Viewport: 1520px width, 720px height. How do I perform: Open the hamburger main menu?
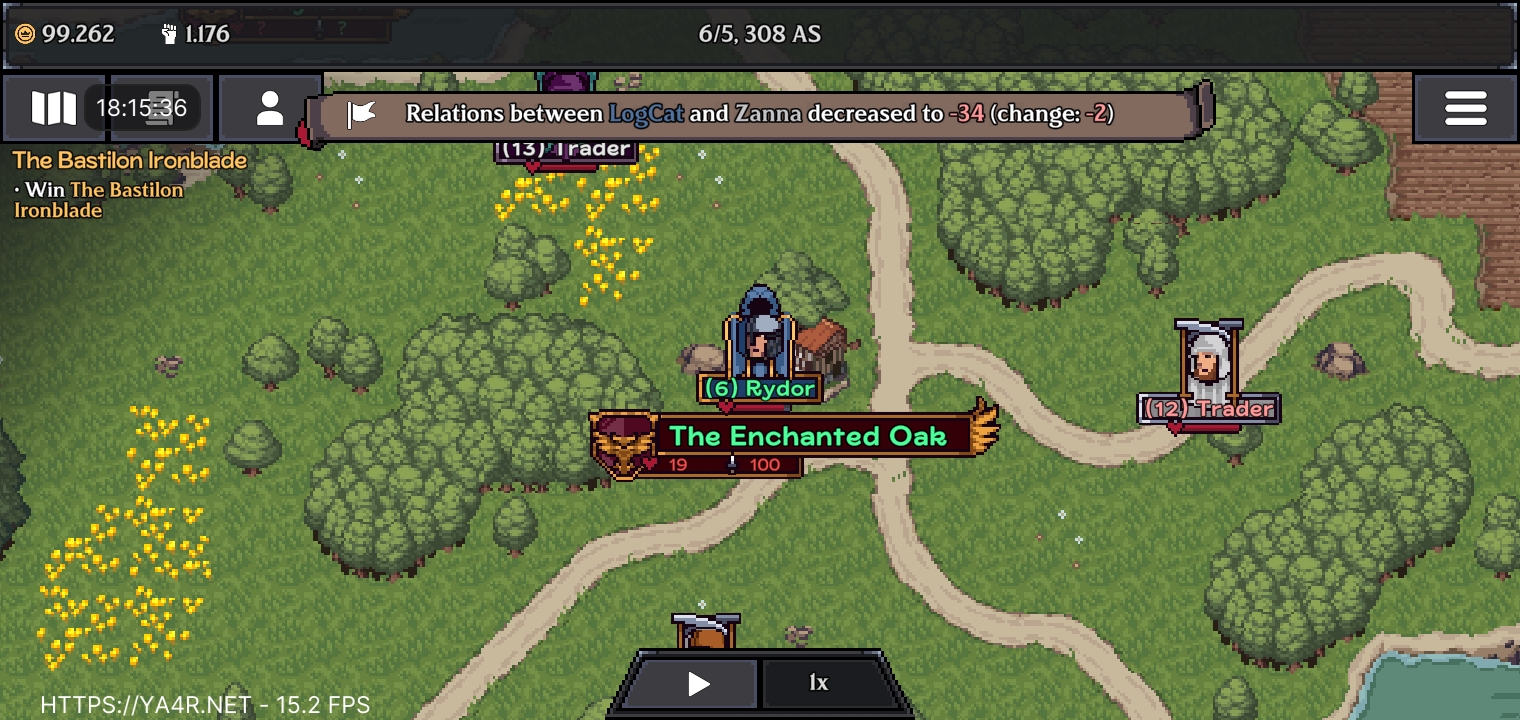tap(1465, 108)
